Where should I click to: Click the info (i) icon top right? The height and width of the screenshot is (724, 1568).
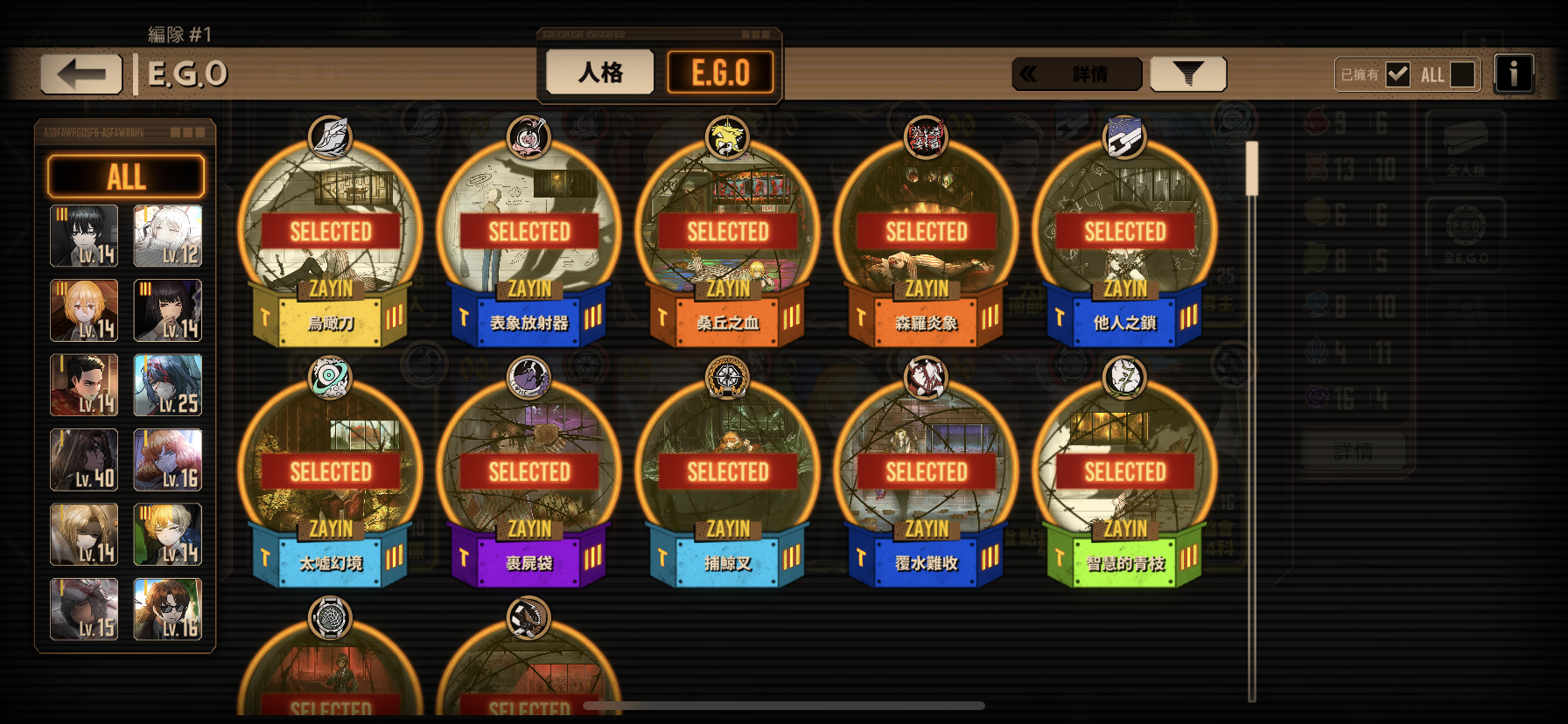[1514, 73]
